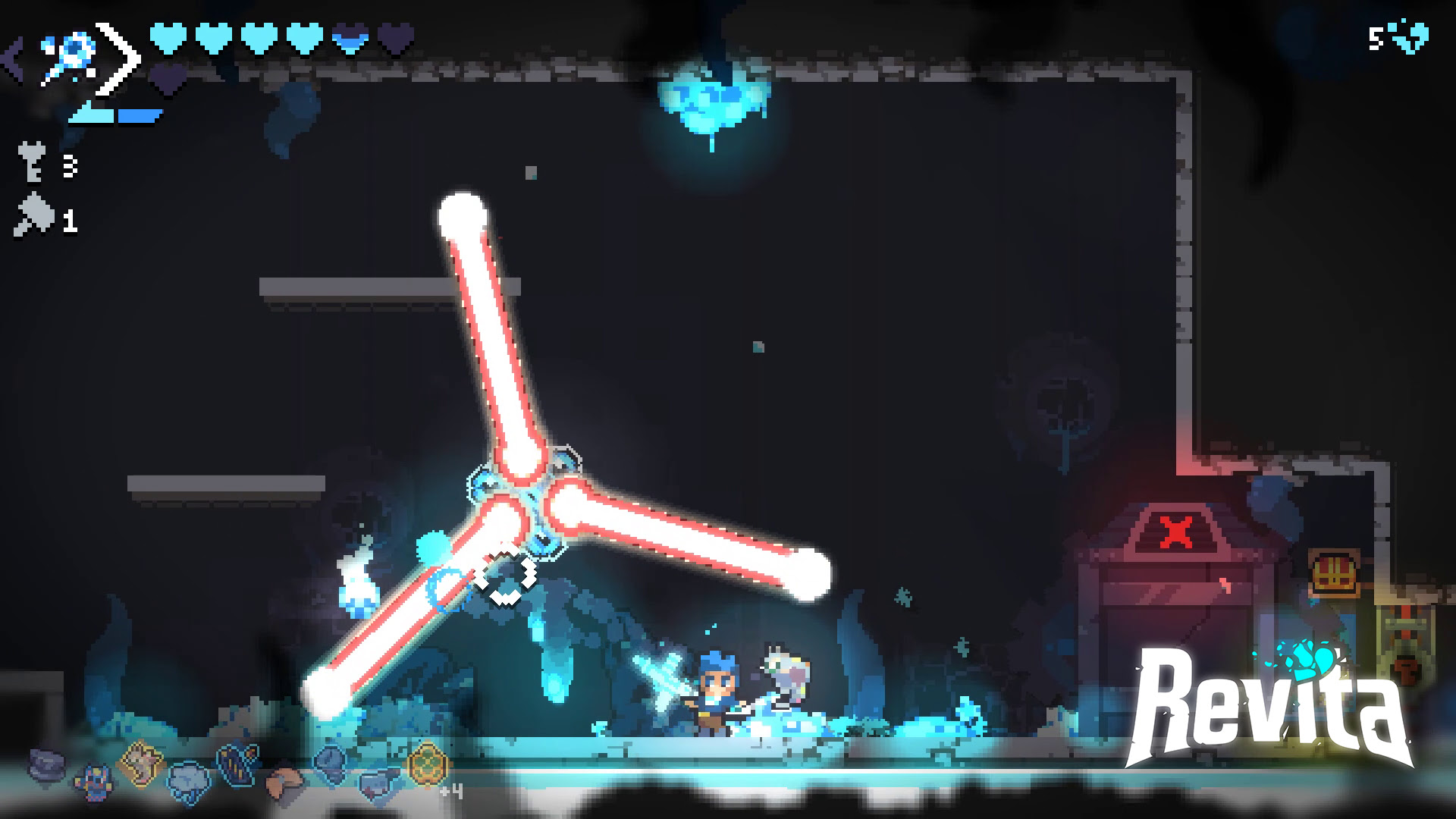Click the grey key icon
1456x819 pixels.
(32, 165)
